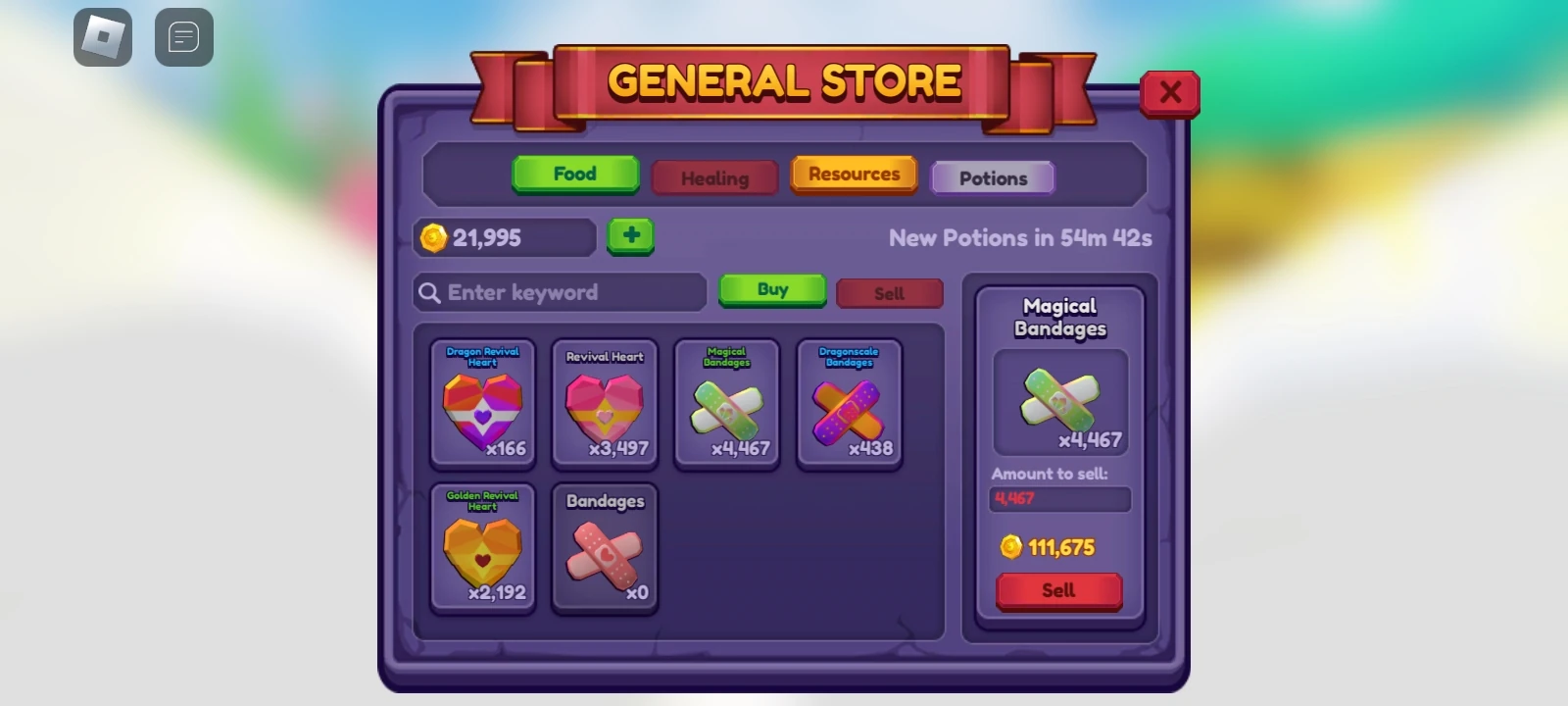Open the Roblox menu icon

click(x=102, y=37)
